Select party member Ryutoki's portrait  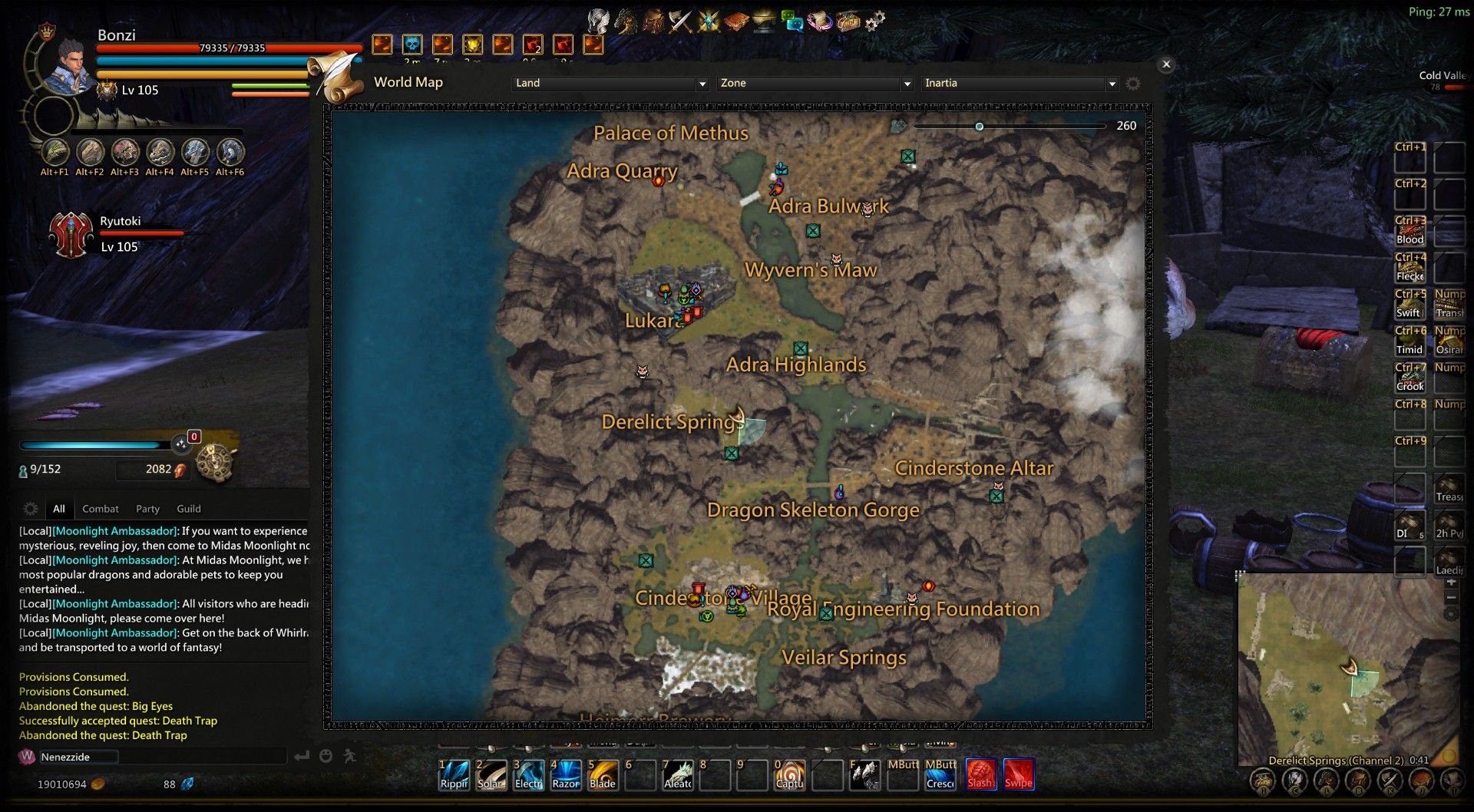coord(71,234)
